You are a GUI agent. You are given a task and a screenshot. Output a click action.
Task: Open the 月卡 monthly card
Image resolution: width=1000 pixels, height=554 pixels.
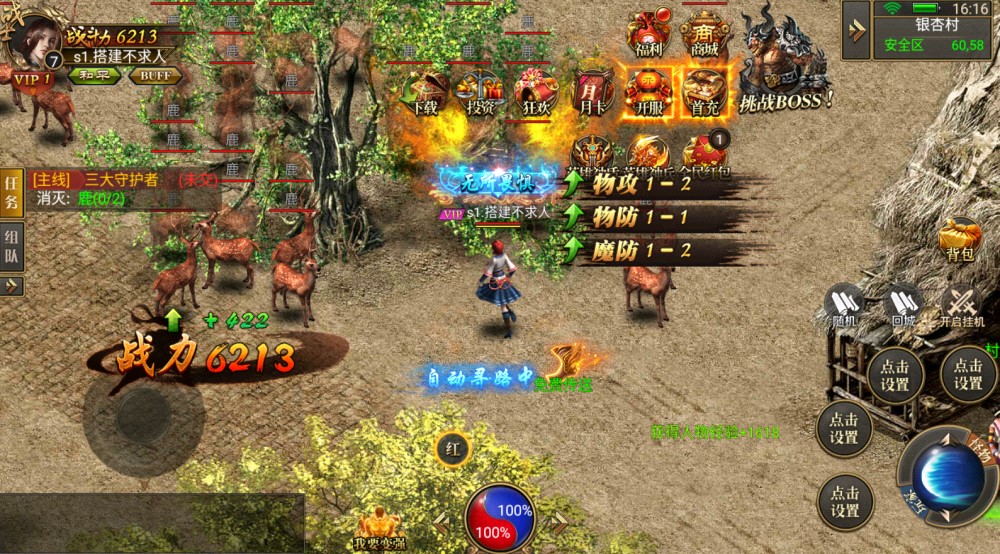(x=590, y=92)
